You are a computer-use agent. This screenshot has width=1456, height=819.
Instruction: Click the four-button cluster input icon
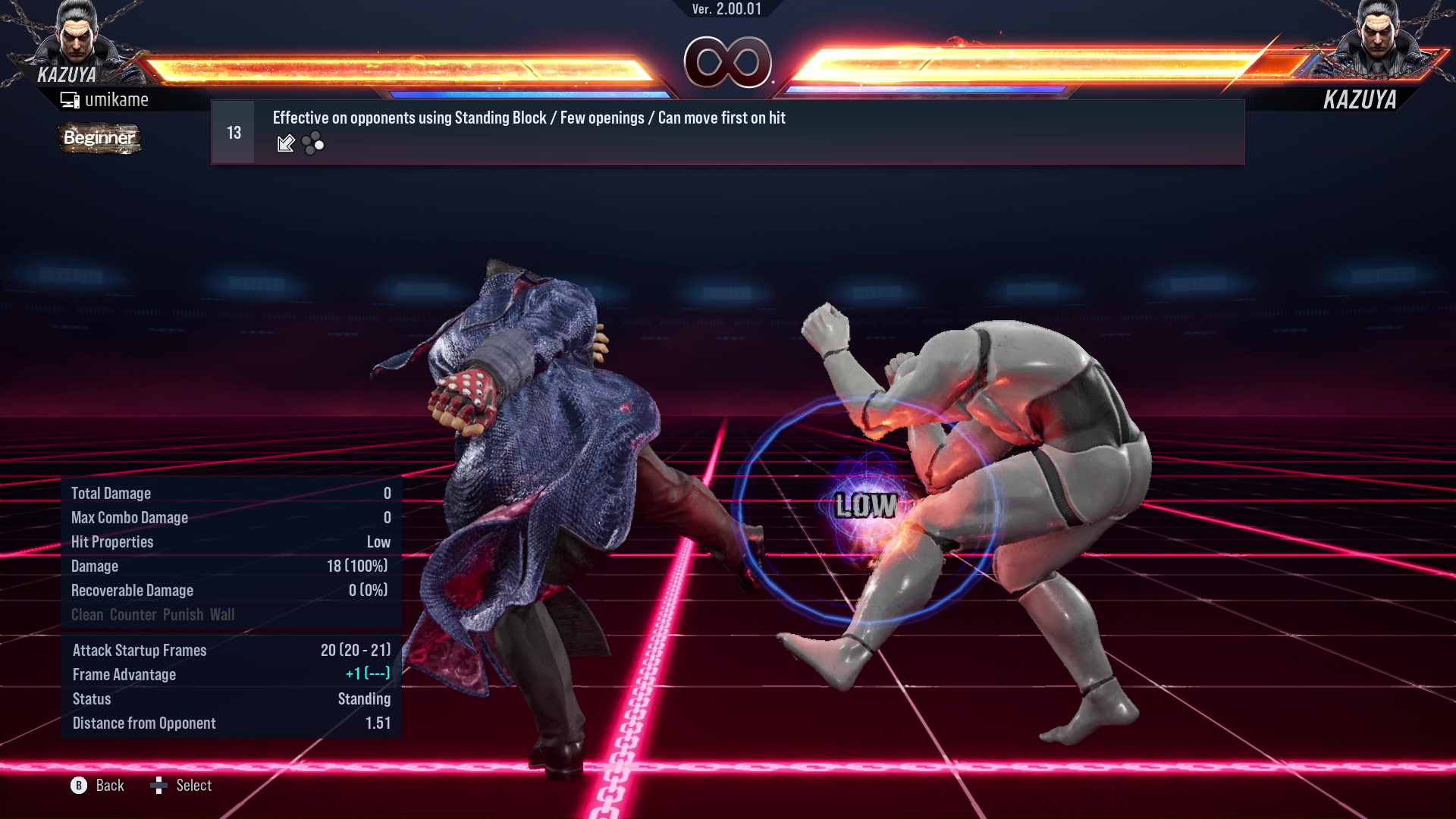(x=312, y=143)
